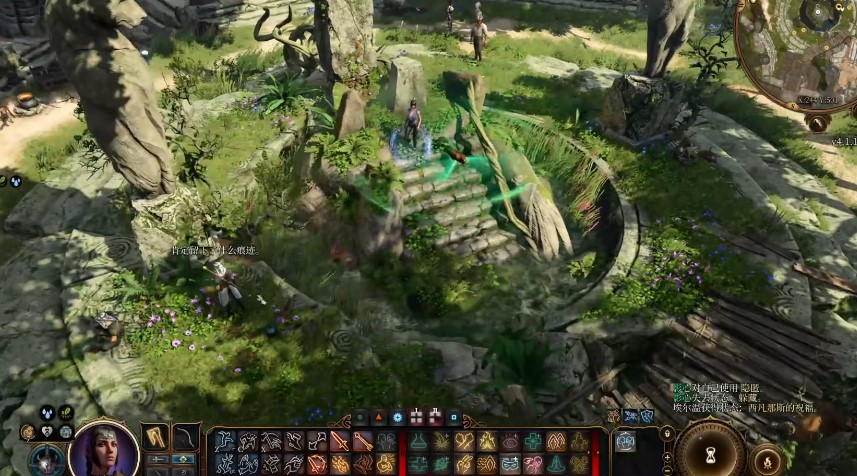Cast the green cross healing spell
Screen dimensions: 857x476
[x=534, y=441]
